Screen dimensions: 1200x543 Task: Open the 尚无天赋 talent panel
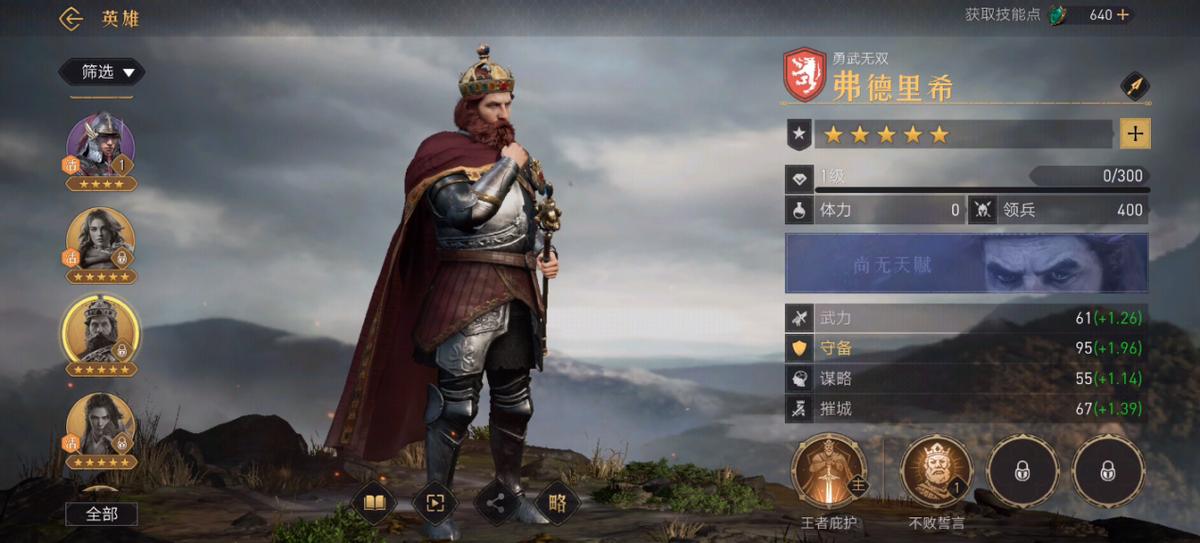point(966,264)
